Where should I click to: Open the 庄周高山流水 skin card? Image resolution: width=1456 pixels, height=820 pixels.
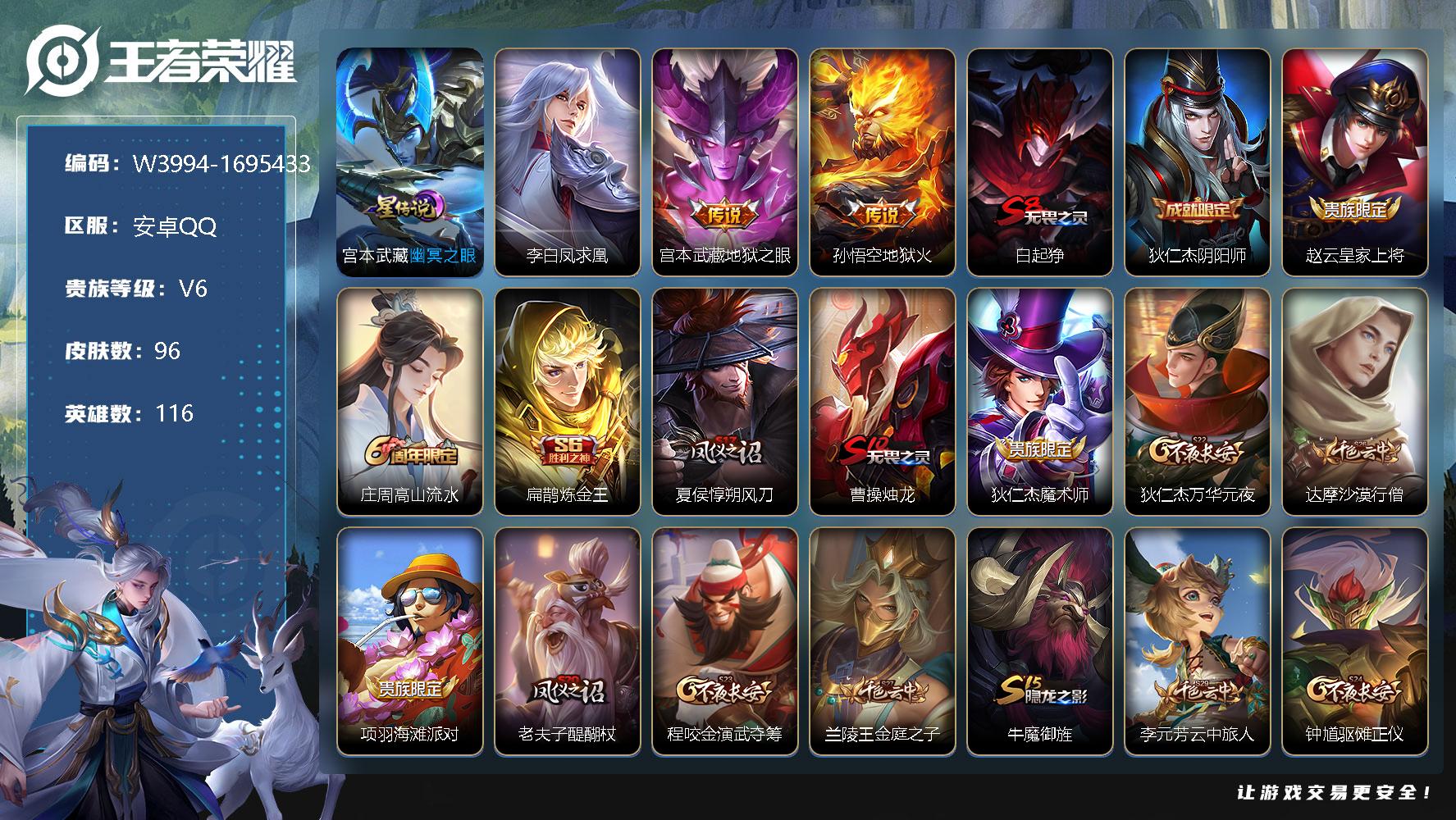[409, 401]
